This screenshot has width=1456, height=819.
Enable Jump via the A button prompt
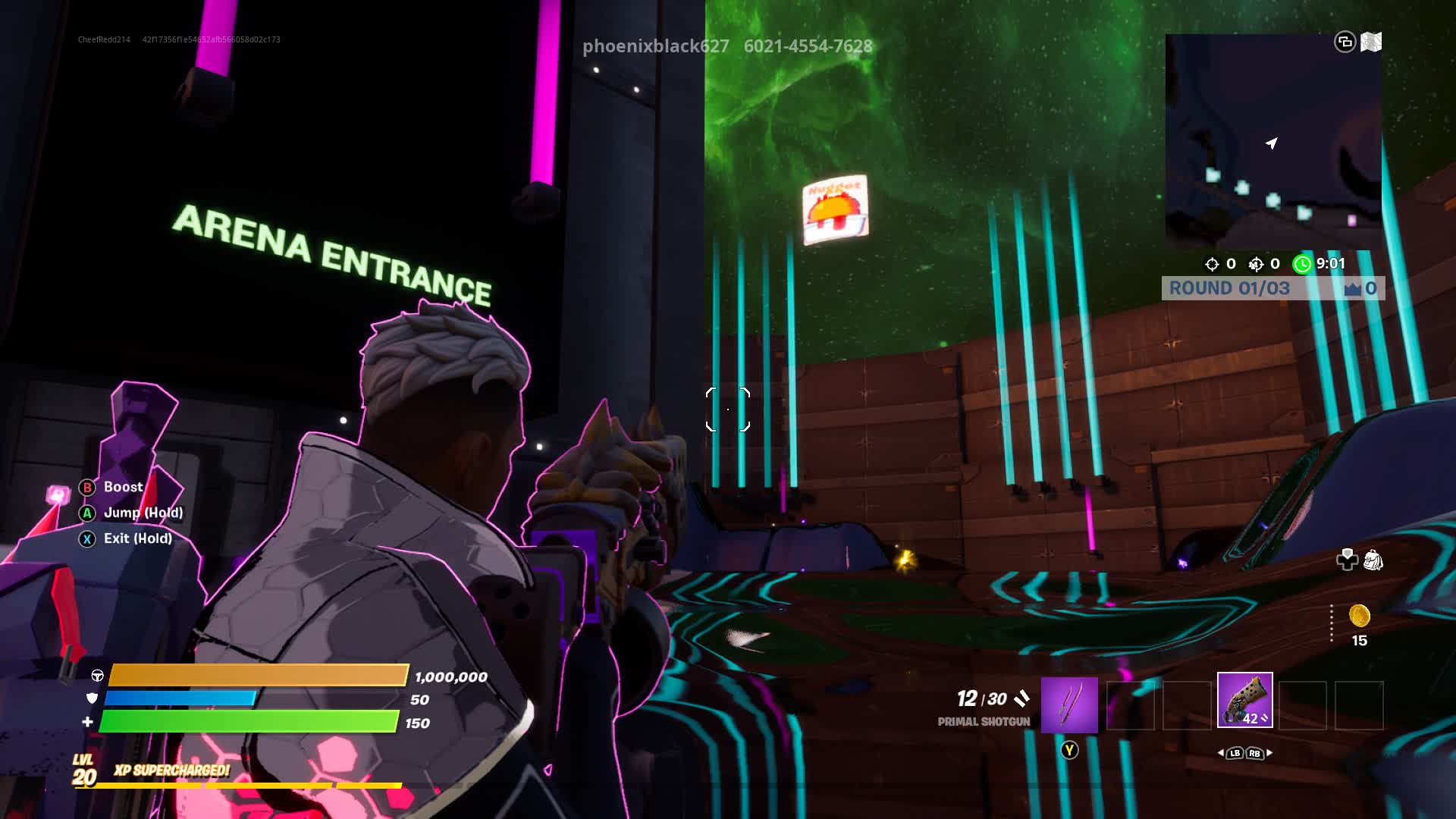pos(86,513)
